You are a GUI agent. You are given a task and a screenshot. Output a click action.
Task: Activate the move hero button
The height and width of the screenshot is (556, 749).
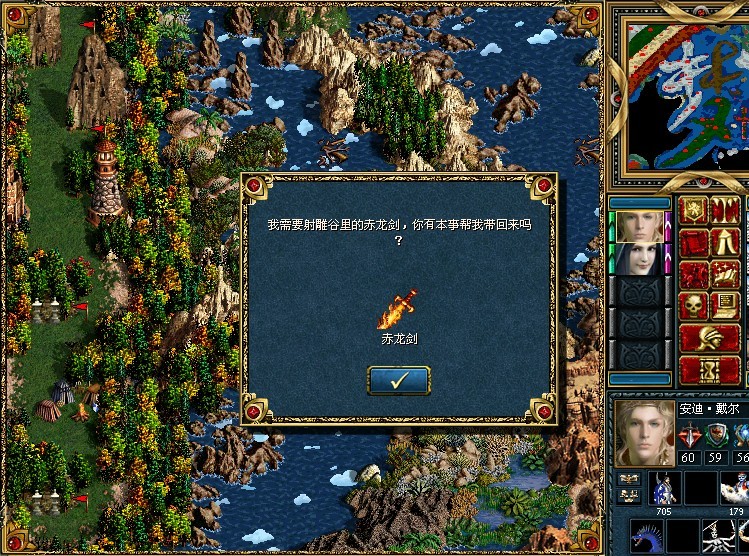[694, 275]
